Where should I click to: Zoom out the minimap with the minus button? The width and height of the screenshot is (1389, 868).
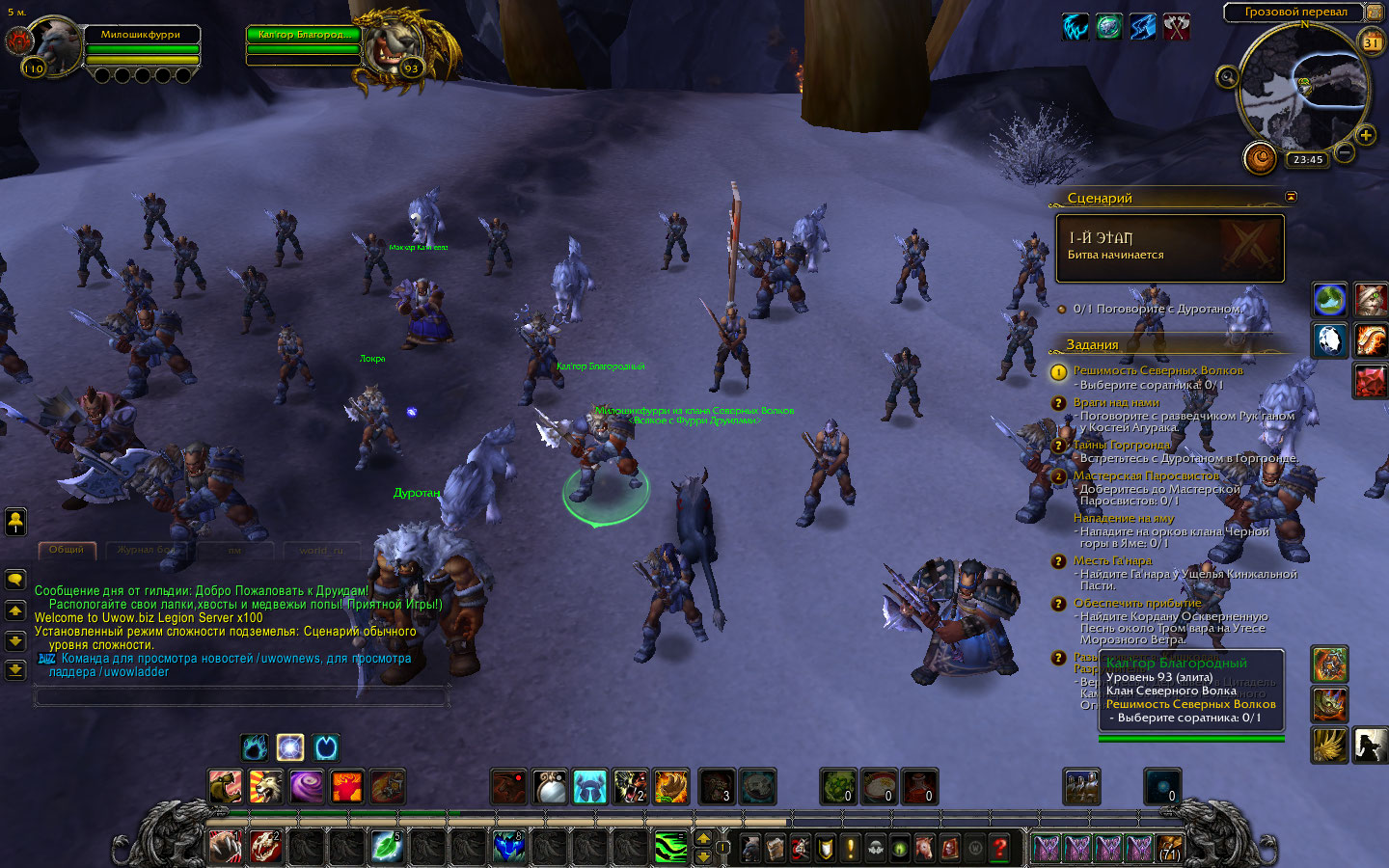pos(1345,151)
